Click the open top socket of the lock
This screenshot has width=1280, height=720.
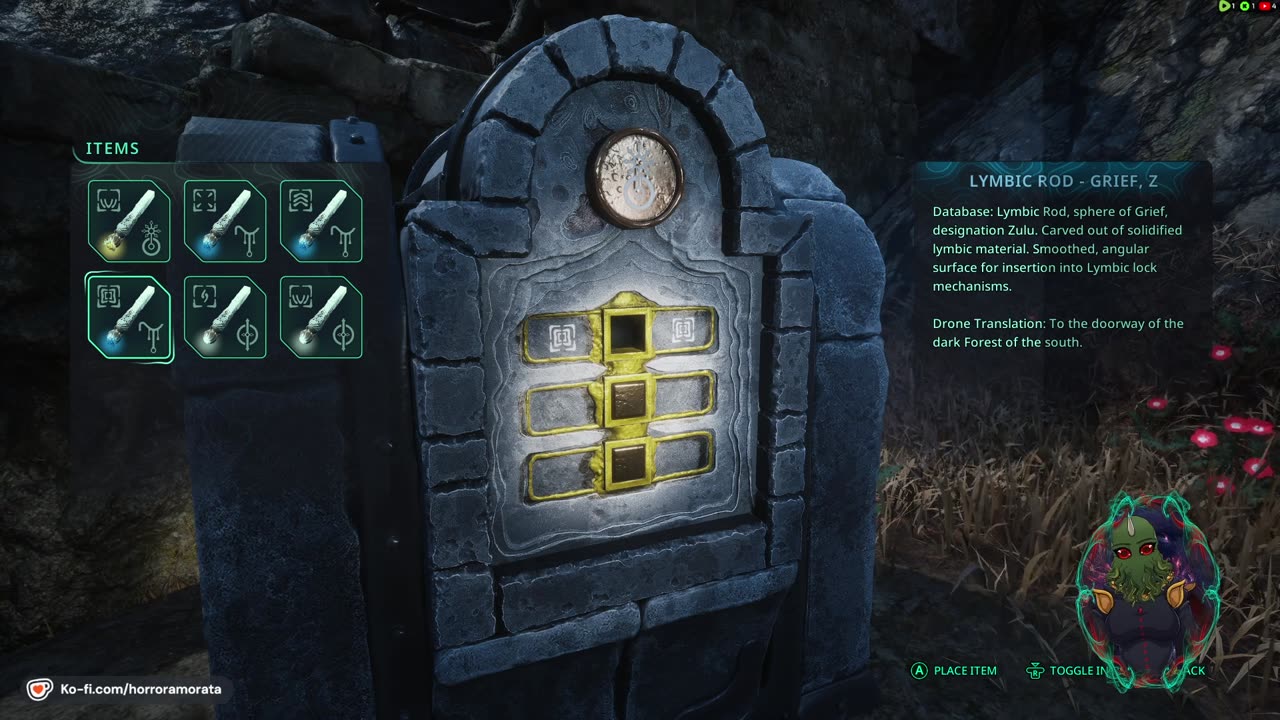point(628,333)
